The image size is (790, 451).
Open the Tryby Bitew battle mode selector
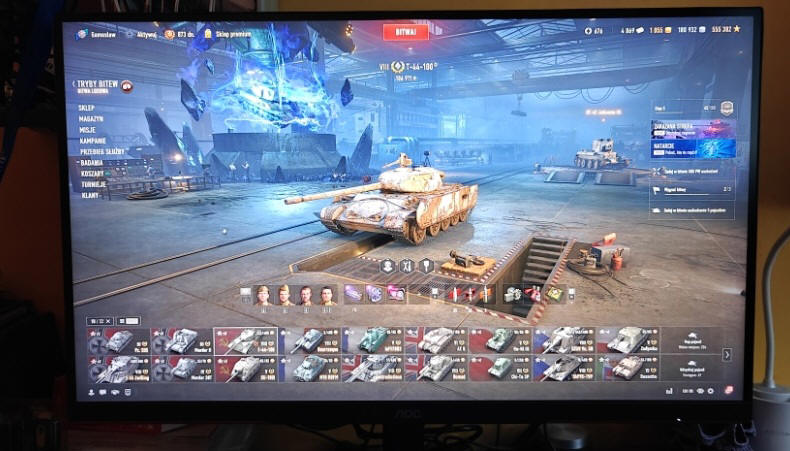[x=98, y=85]
